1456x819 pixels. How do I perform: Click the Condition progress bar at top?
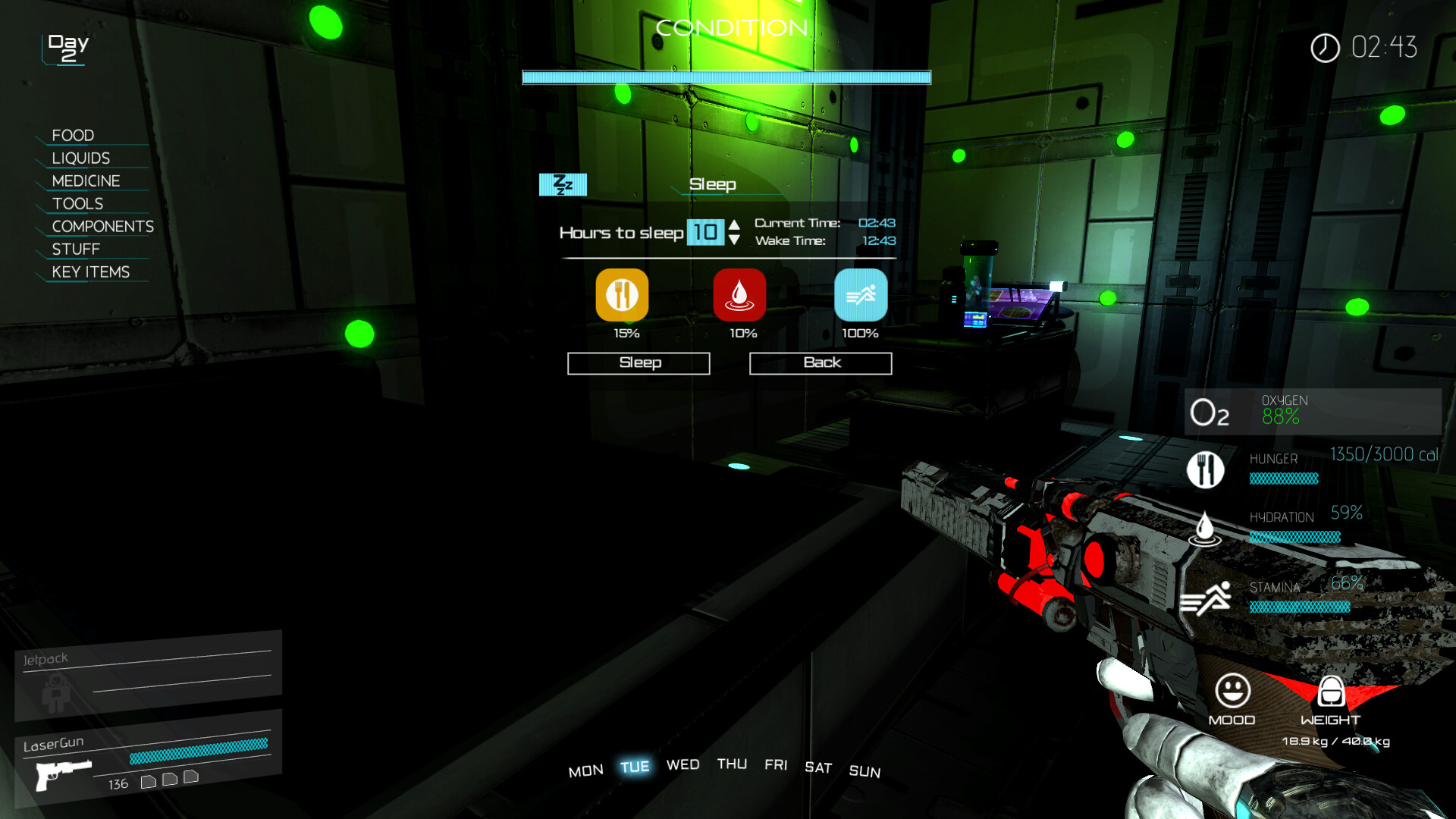725,77
